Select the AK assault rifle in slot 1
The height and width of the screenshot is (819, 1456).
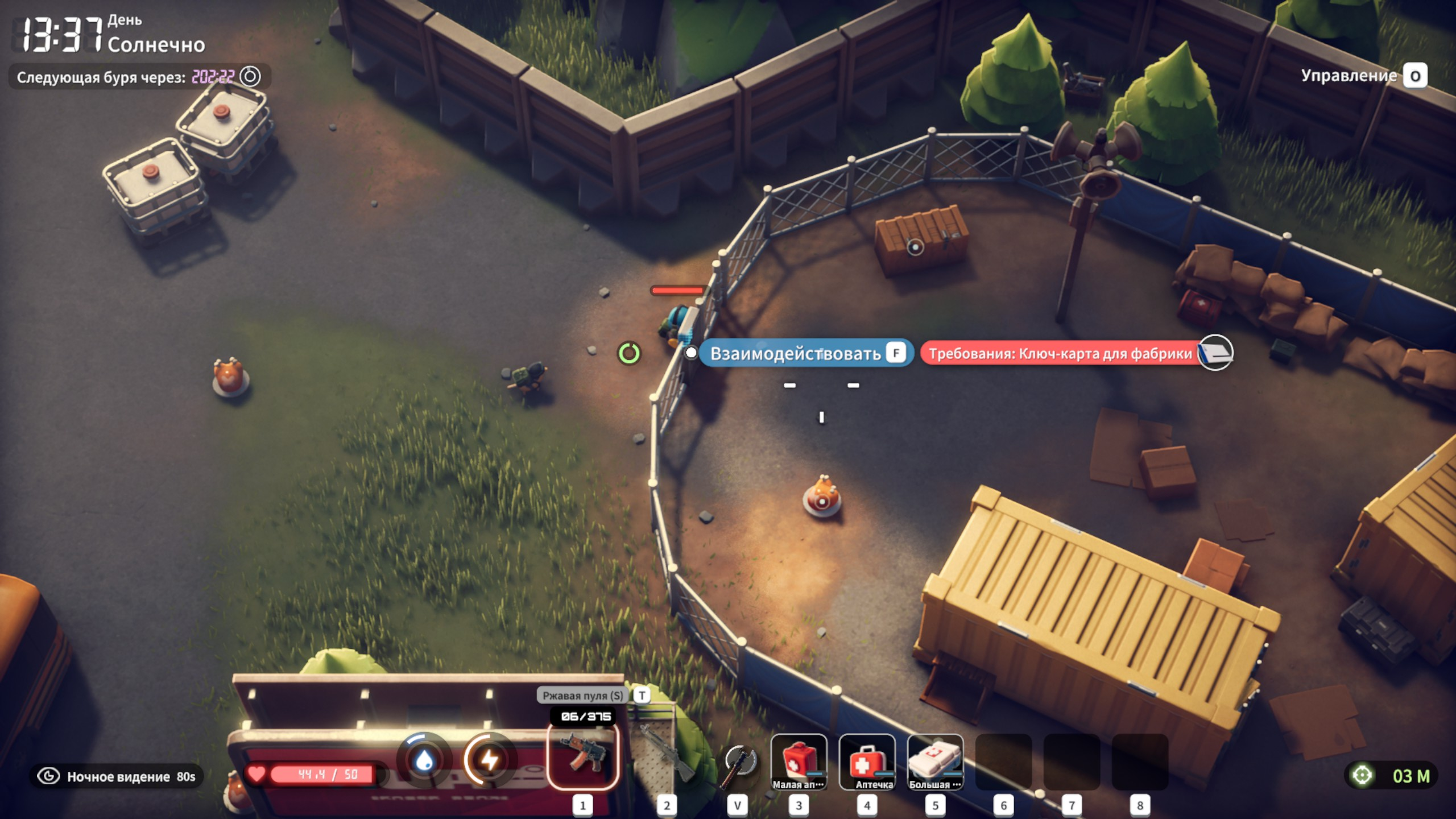[582, 759]
